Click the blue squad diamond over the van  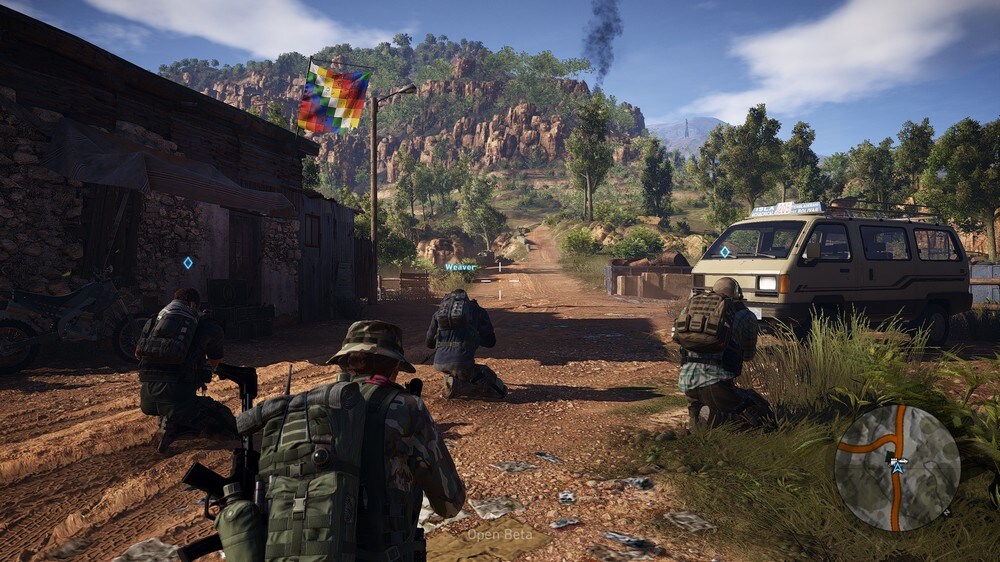(x=725, y=252)
